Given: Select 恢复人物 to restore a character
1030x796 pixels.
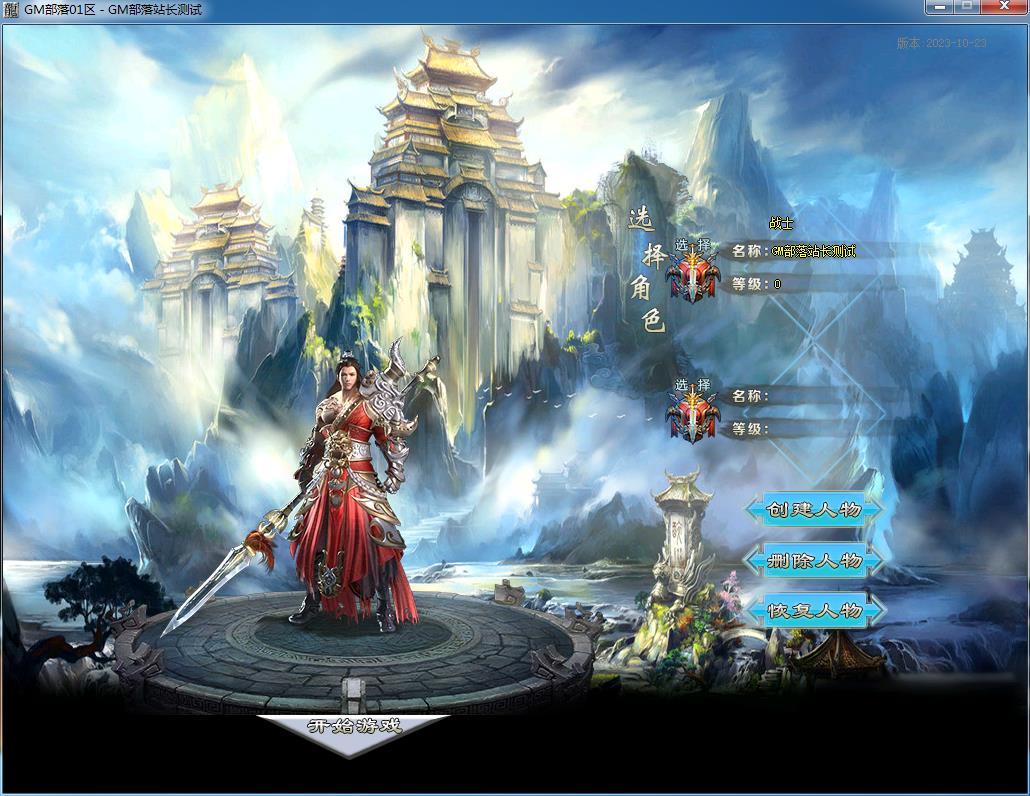Looking at the screenshot, I should [814, 610].
